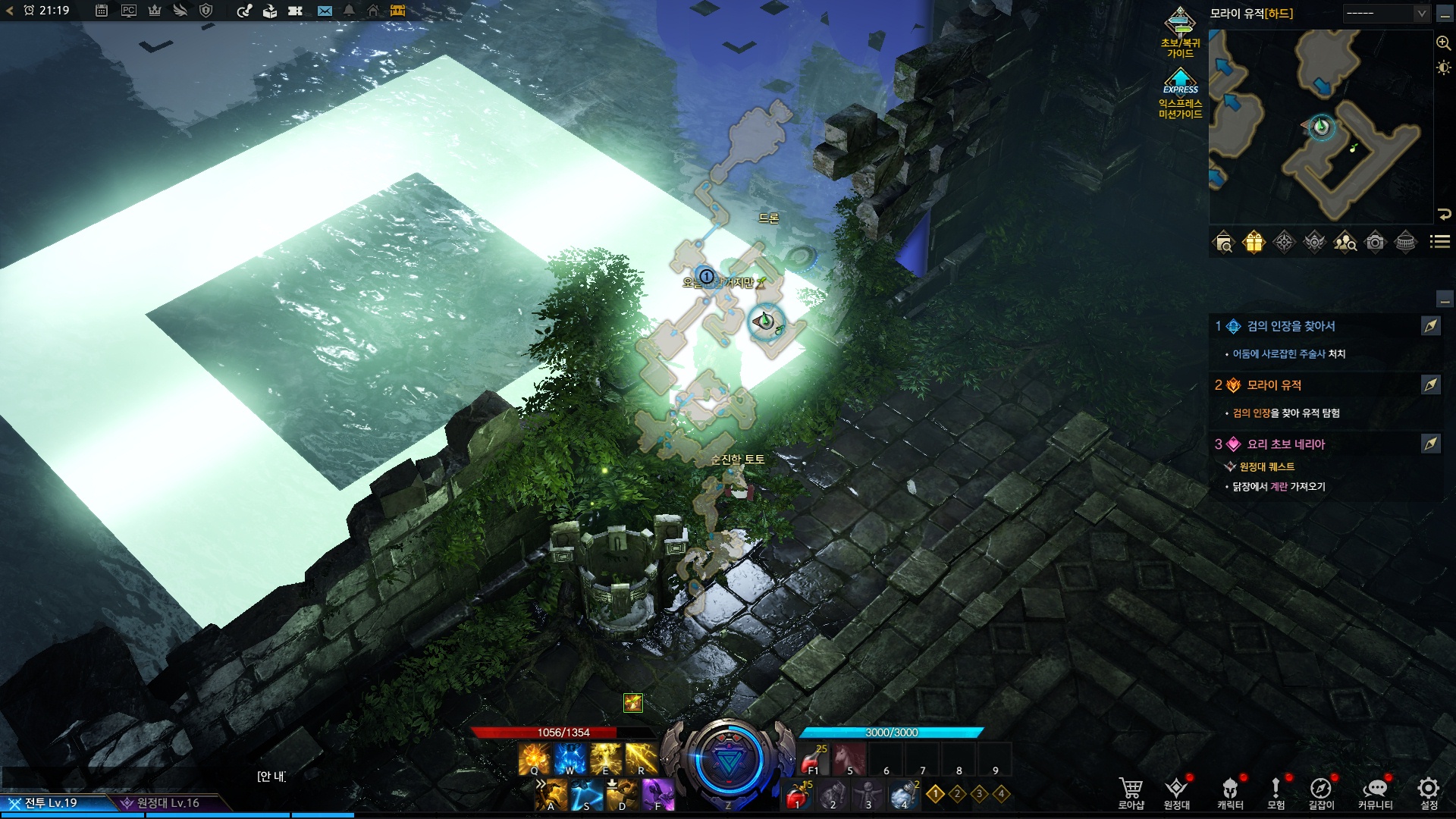Viewport: 1456px width, 819px height.
Task: Open the 길잡이 guide menu
Action: pos(1321,792)
